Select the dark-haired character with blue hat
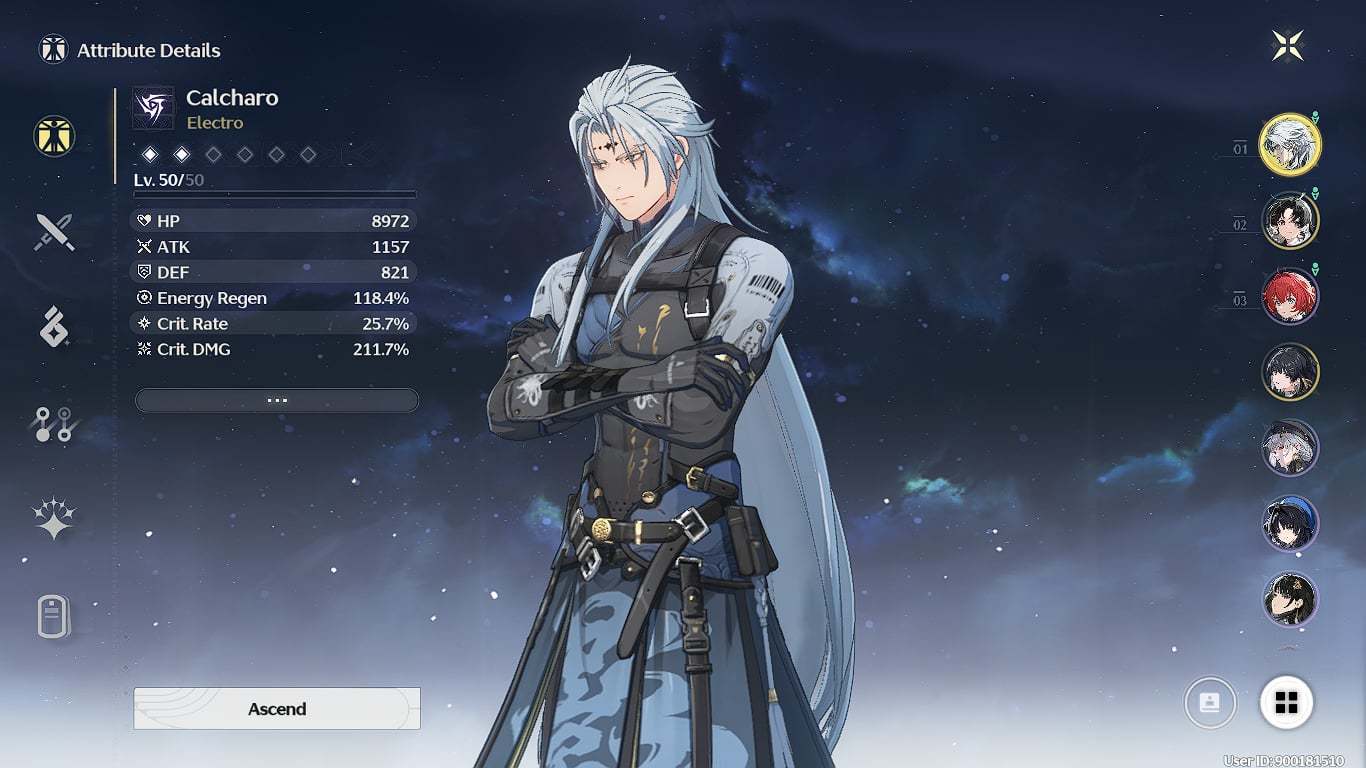This screenshot has height=768, width=1366. (x=1290, y=524)
